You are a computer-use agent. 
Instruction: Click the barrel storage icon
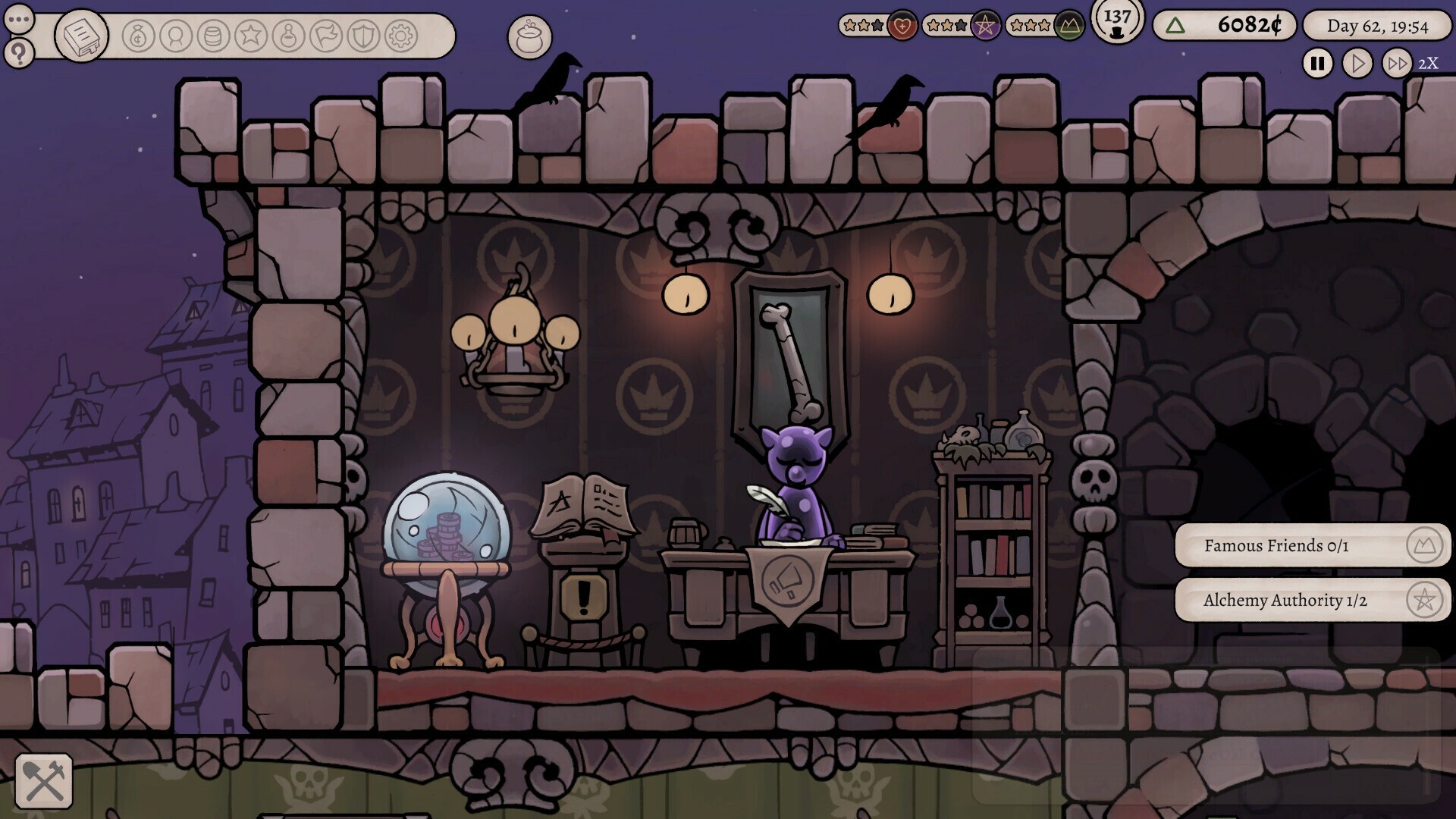[215, 36]
